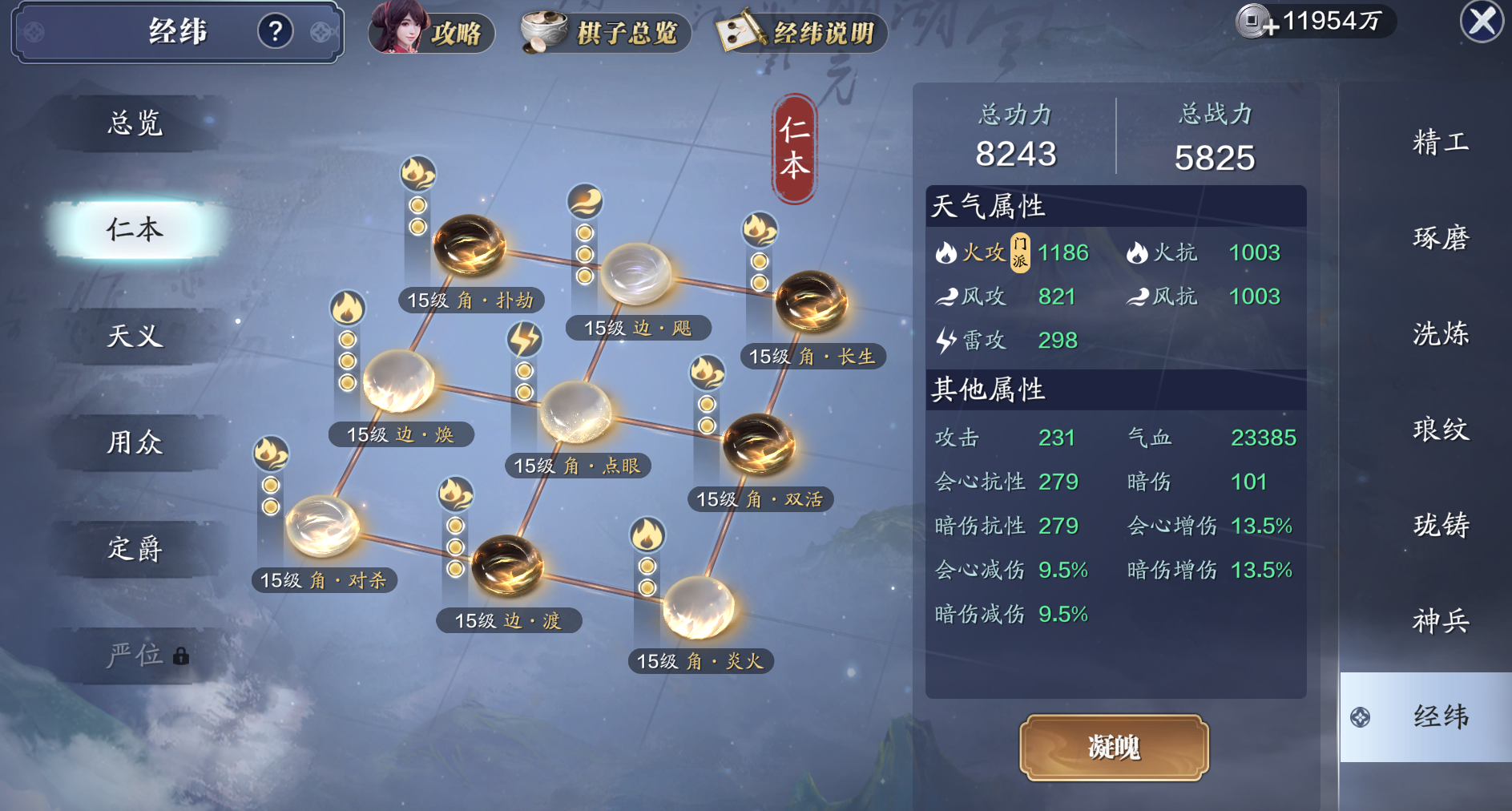Choose the 角·炎火 chess piece
This screenshot has width=1512, height=811.
698,607
